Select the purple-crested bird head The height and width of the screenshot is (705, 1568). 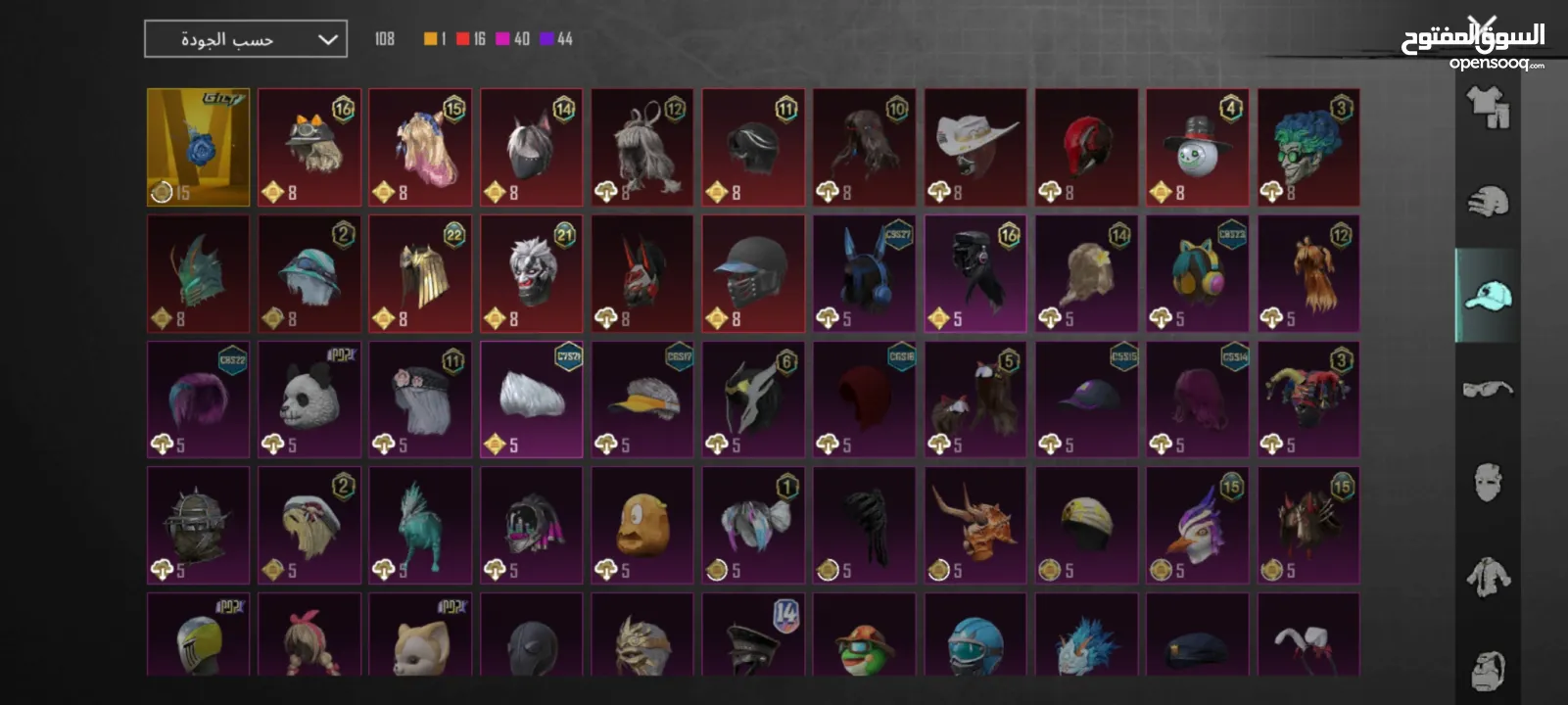click(x=1197, y=525)
